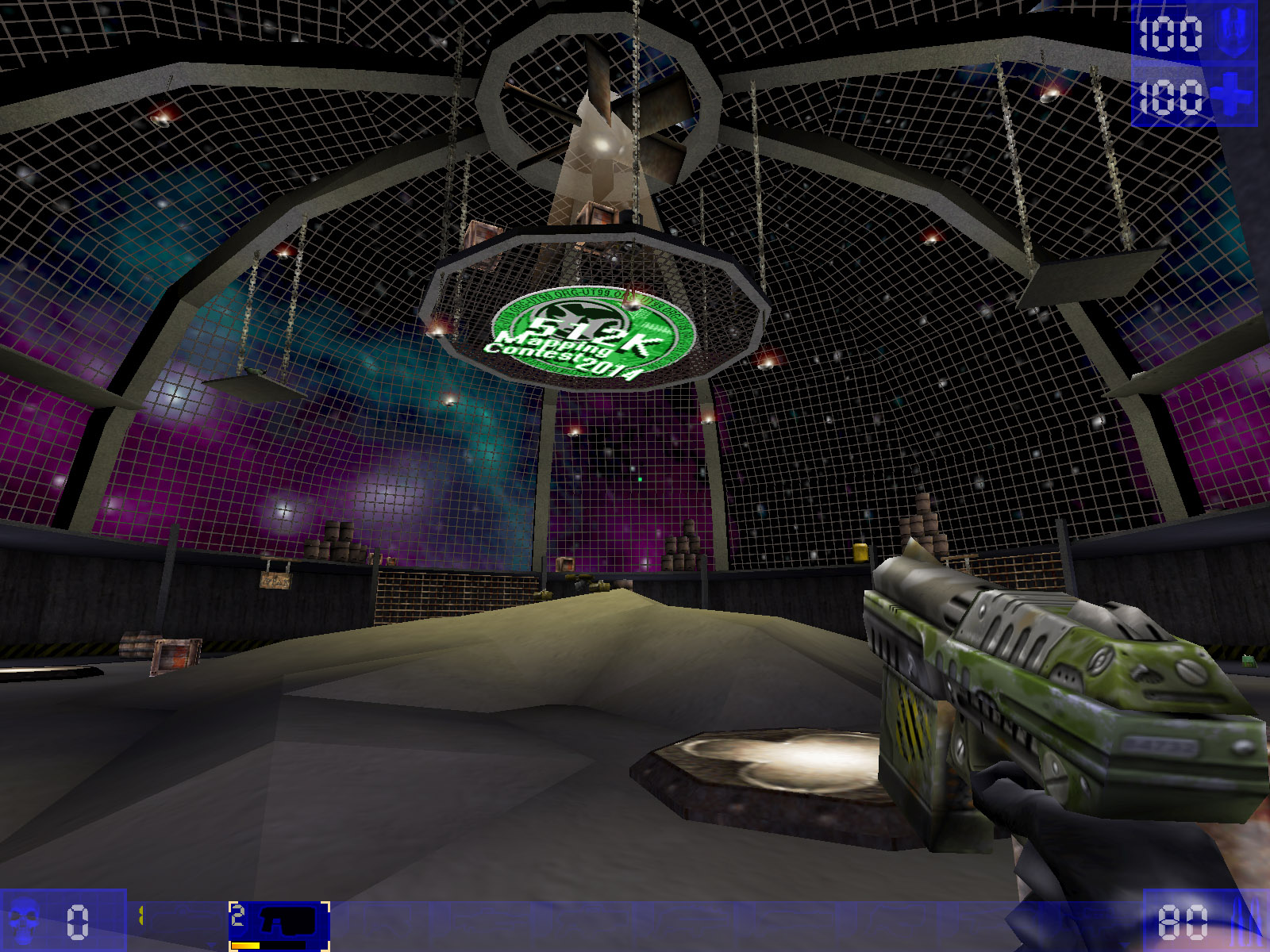The image size is (1270, 952).
Task: Click the ammo counter showing 80
Action: click(x=1183, y=923)
